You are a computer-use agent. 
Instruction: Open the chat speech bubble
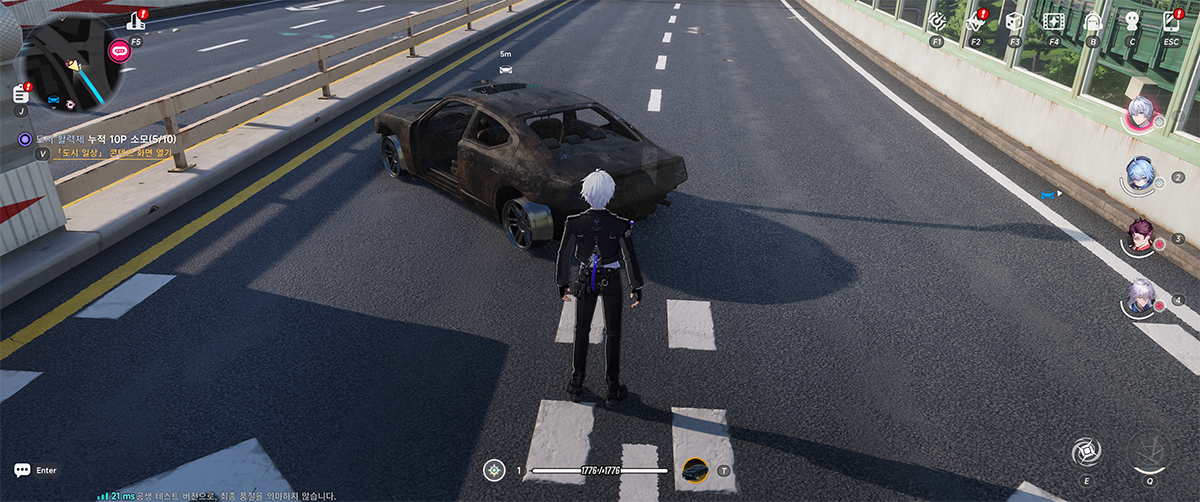(22, 469)
